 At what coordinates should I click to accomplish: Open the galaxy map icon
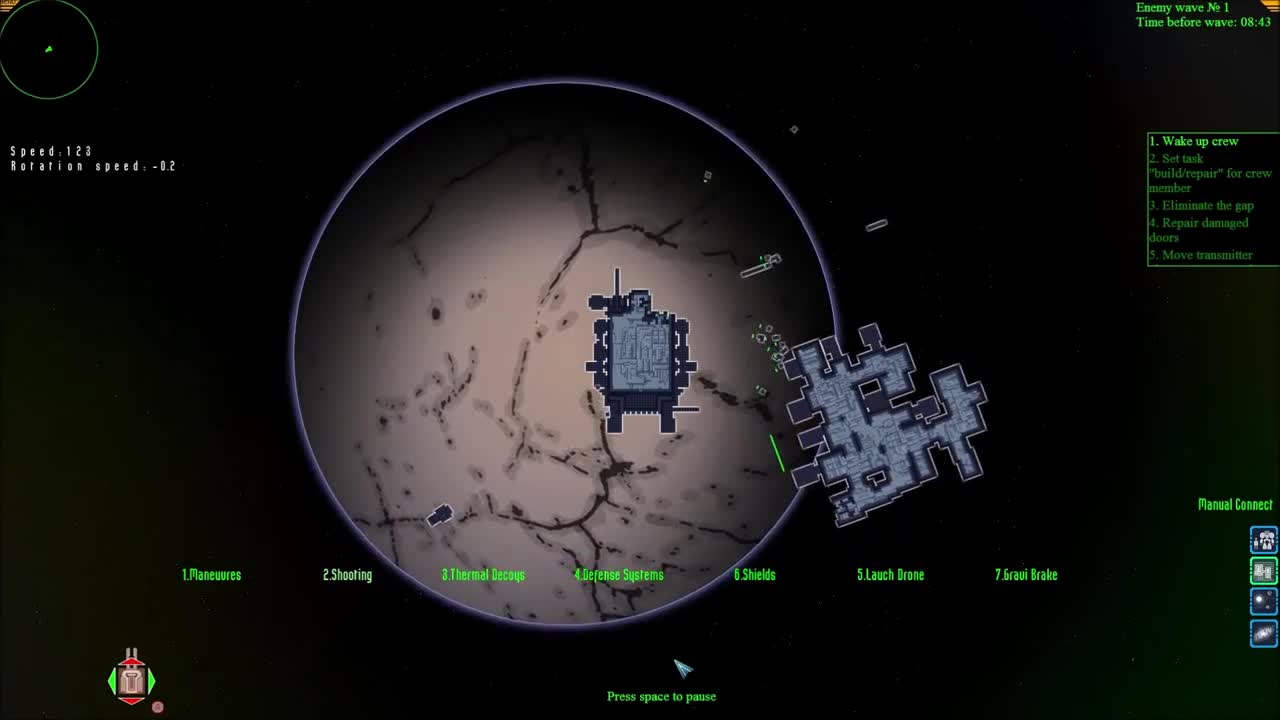(x=1263, y=632)
